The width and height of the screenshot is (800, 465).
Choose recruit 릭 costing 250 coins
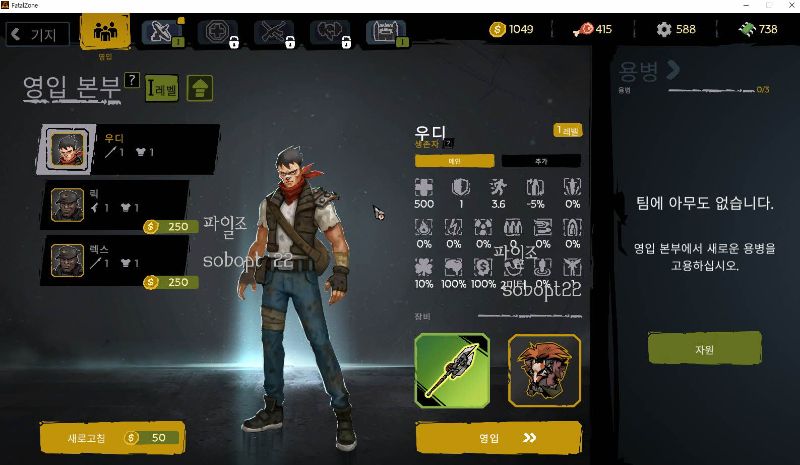click(120, 205)
